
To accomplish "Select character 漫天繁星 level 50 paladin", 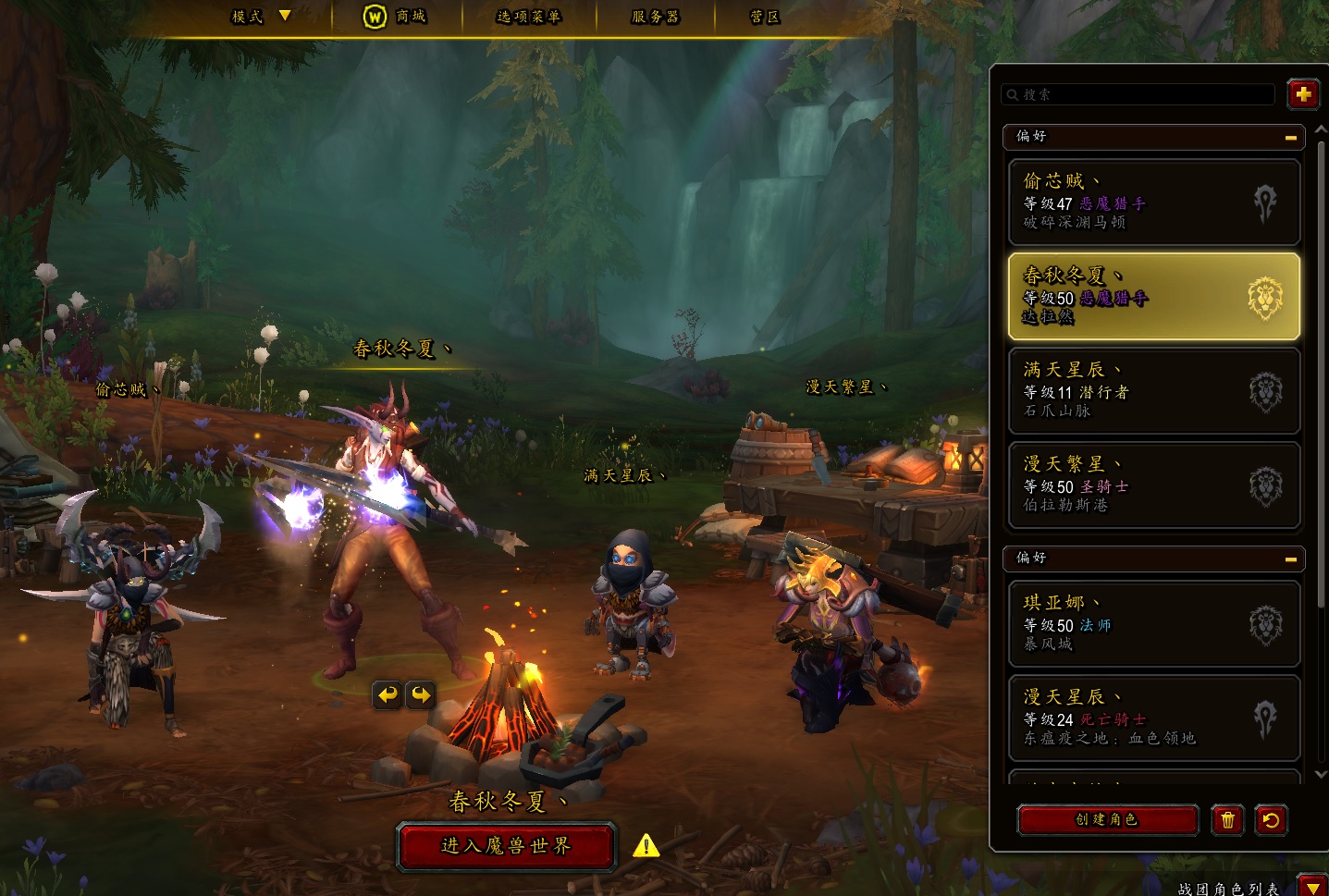I will (1153, 485).
